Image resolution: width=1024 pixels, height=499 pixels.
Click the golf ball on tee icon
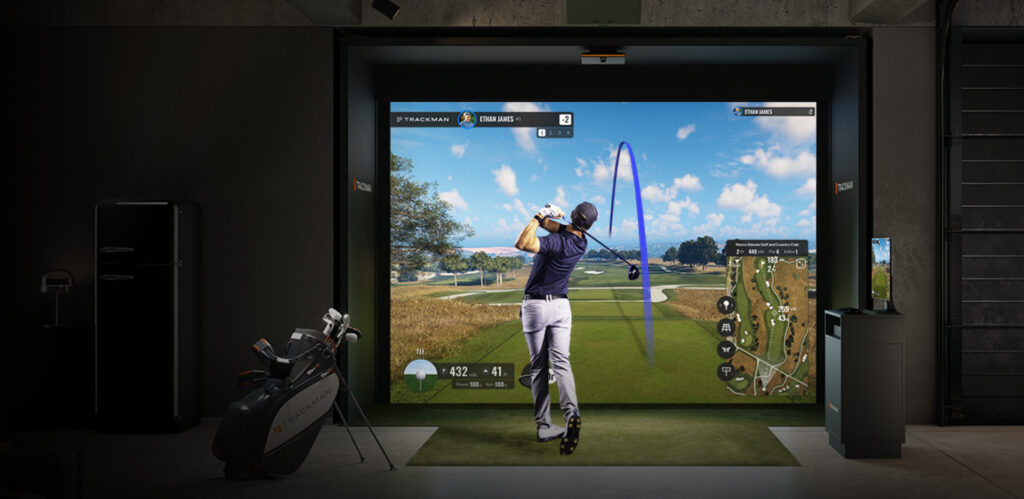click(726, 305)
